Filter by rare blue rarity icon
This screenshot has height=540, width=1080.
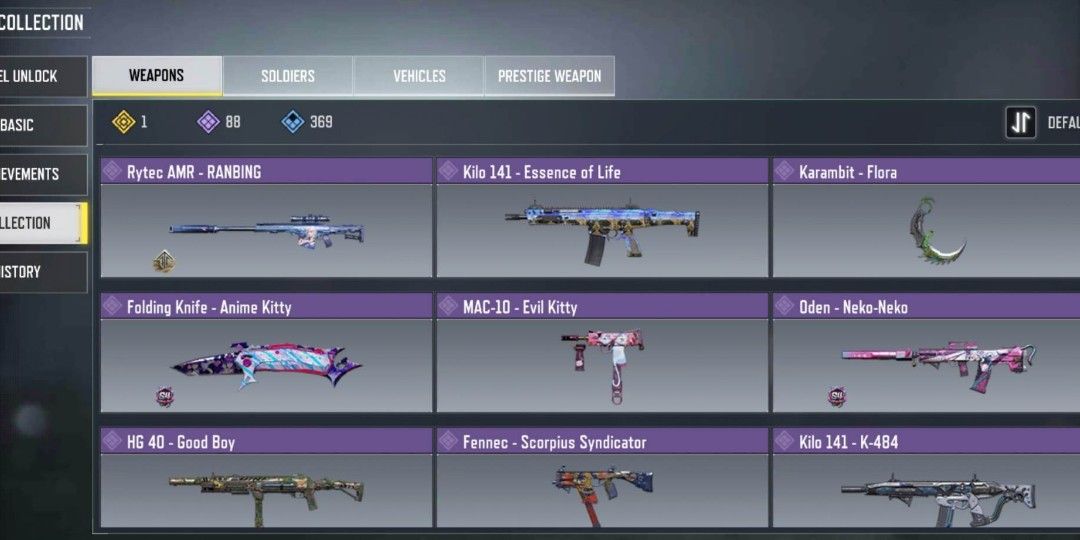(293, 122)
